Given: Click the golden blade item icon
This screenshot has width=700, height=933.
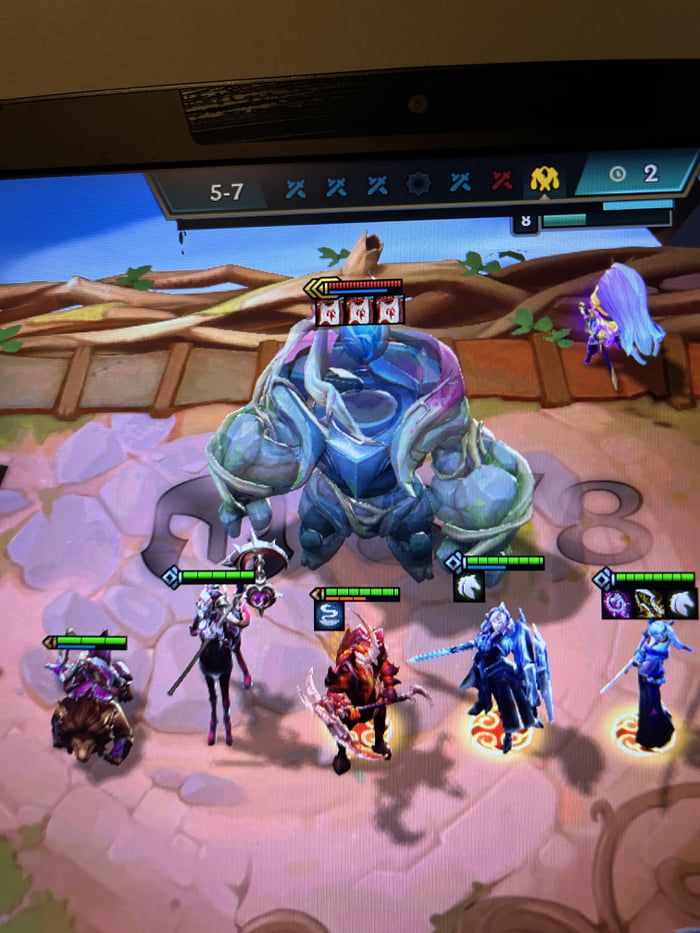Looking at the screenshot, I should (x=648, y=603).
